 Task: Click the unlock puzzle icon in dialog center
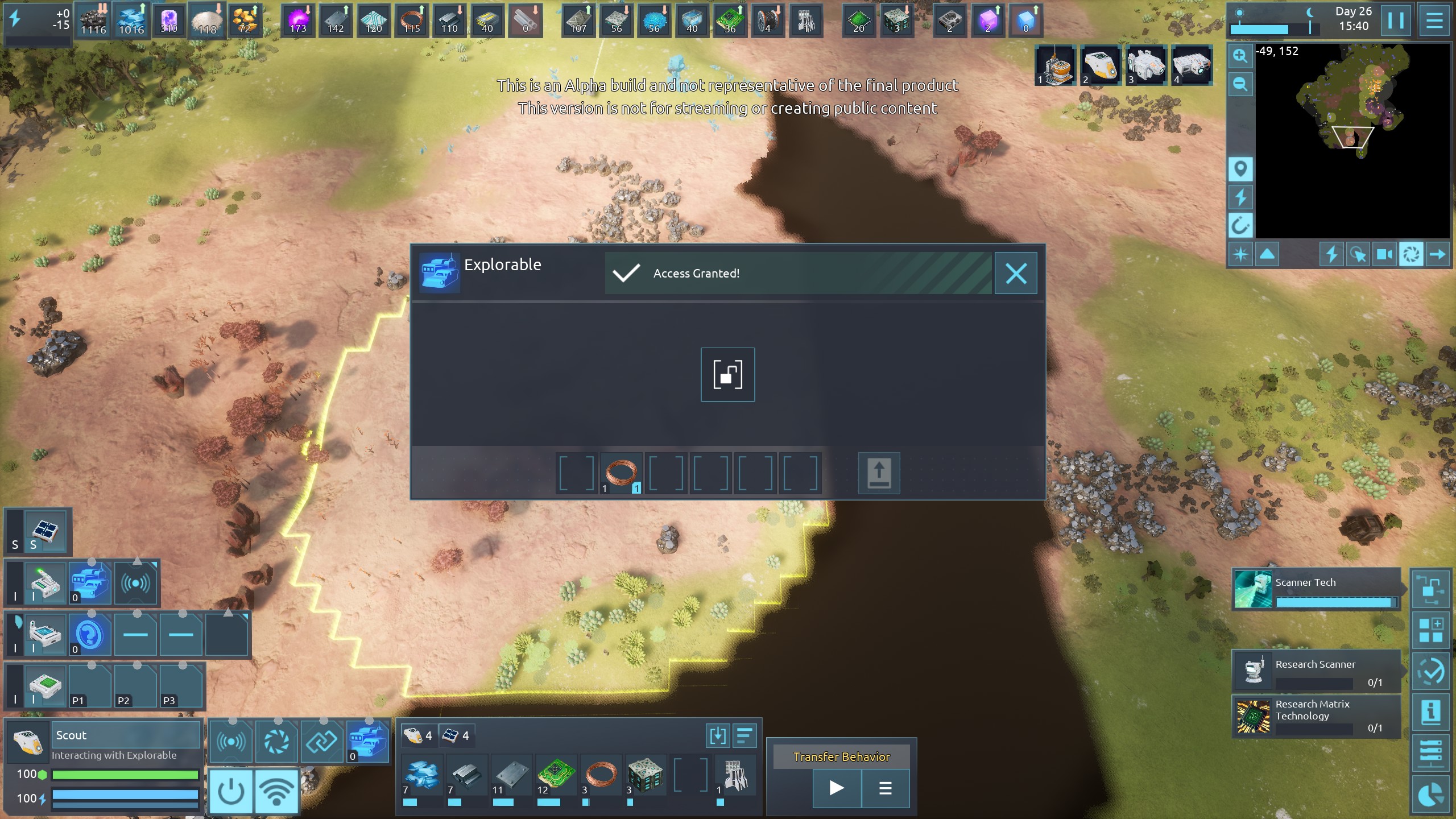(x=727, y=375)
